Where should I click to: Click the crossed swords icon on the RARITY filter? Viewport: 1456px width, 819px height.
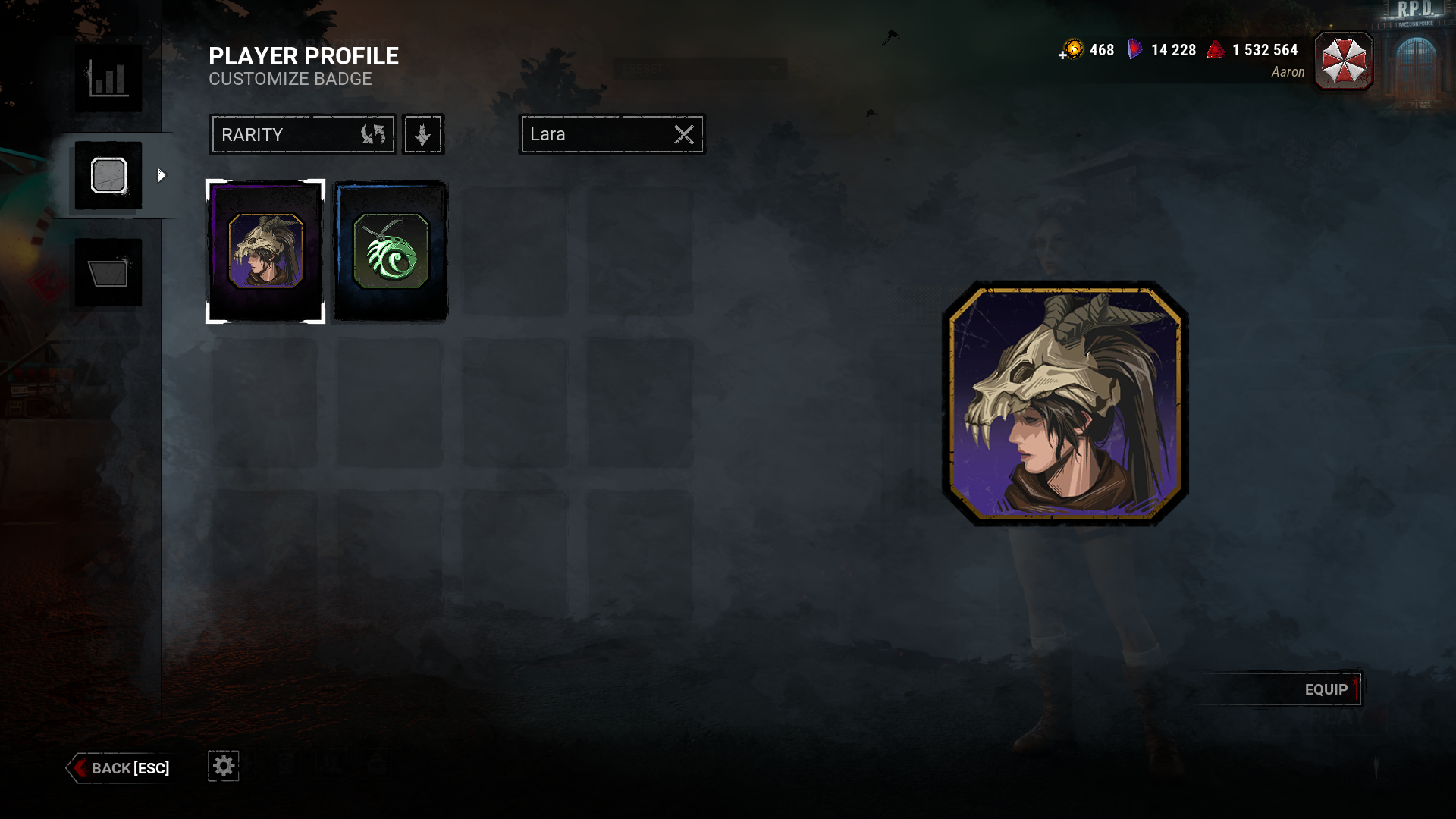(x=373, y=134)
